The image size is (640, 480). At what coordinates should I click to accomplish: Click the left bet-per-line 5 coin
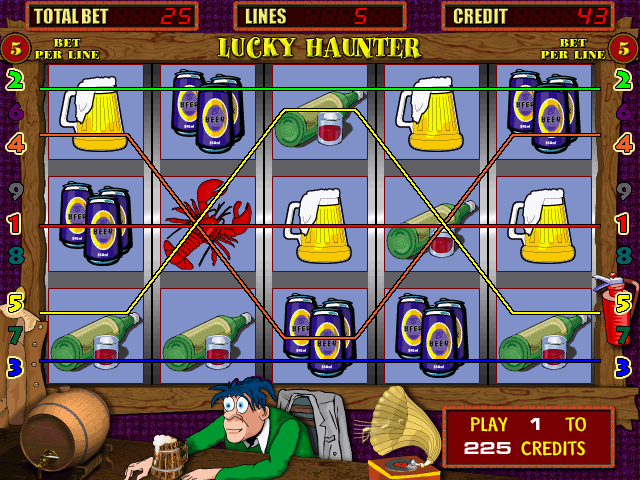14,47
